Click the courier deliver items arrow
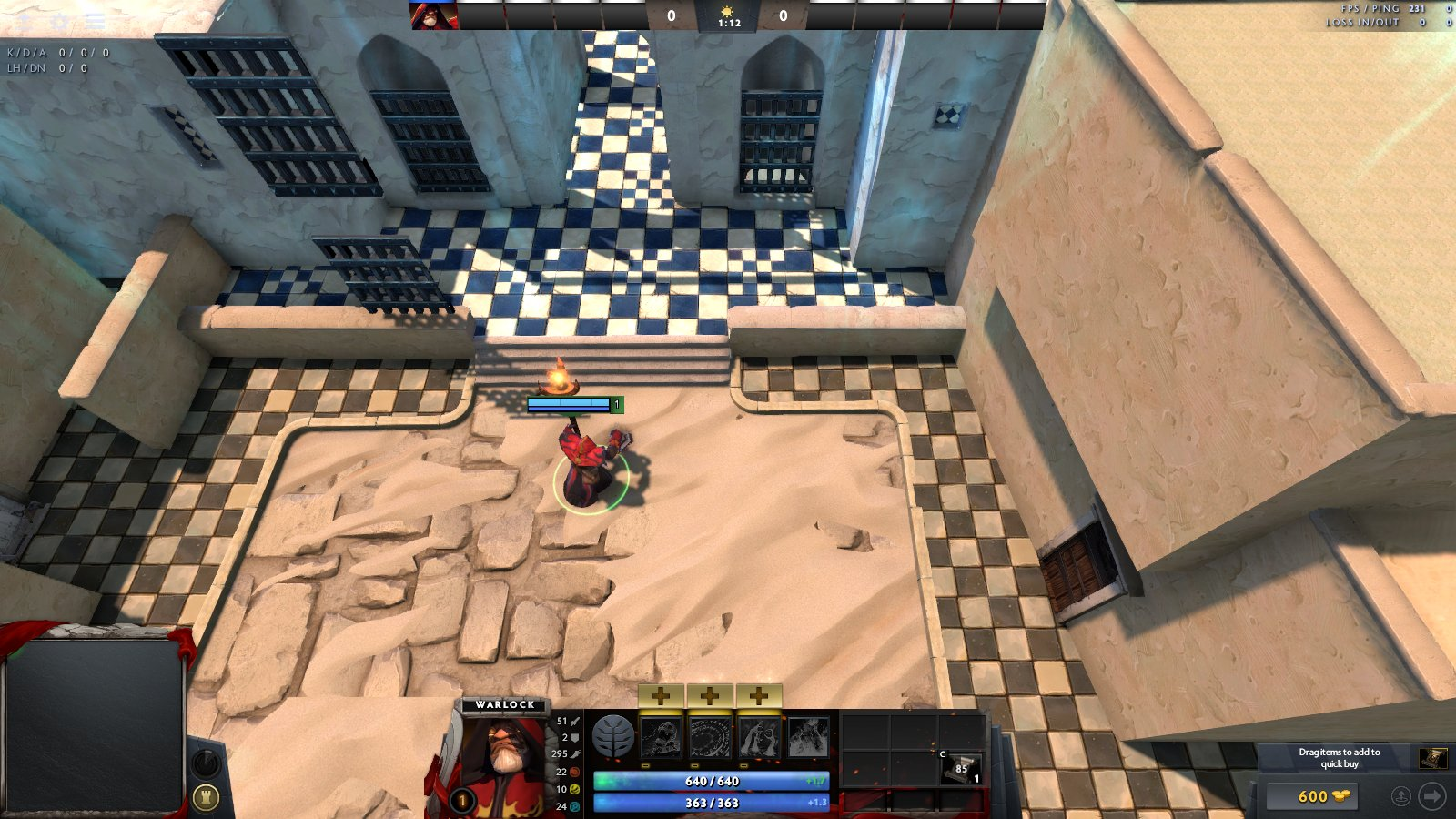Image resolution: width=1456 pixels, height=819 pixels. [x=1431, y=796]
